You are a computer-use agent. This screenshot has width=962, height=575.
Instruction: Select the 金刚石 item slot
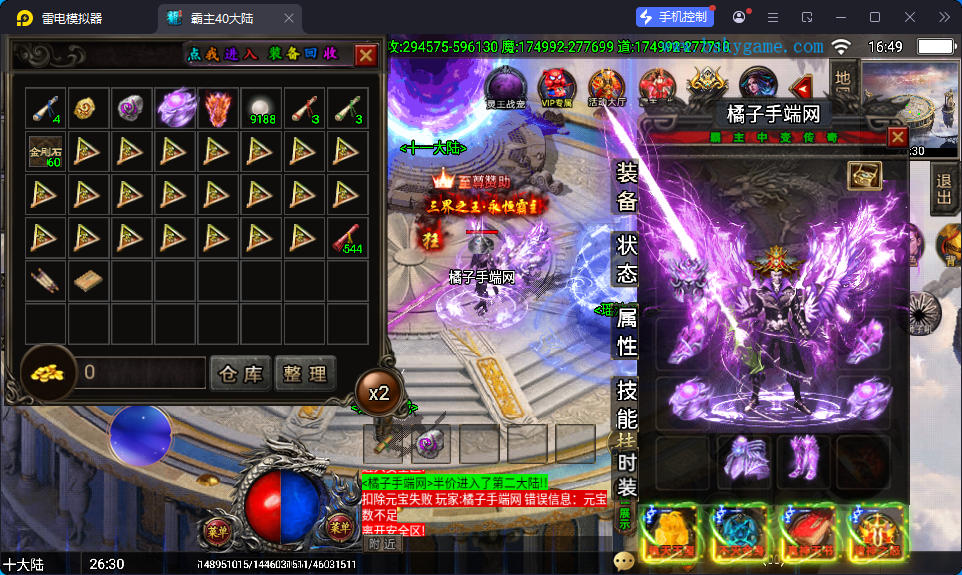coord(45,151)
